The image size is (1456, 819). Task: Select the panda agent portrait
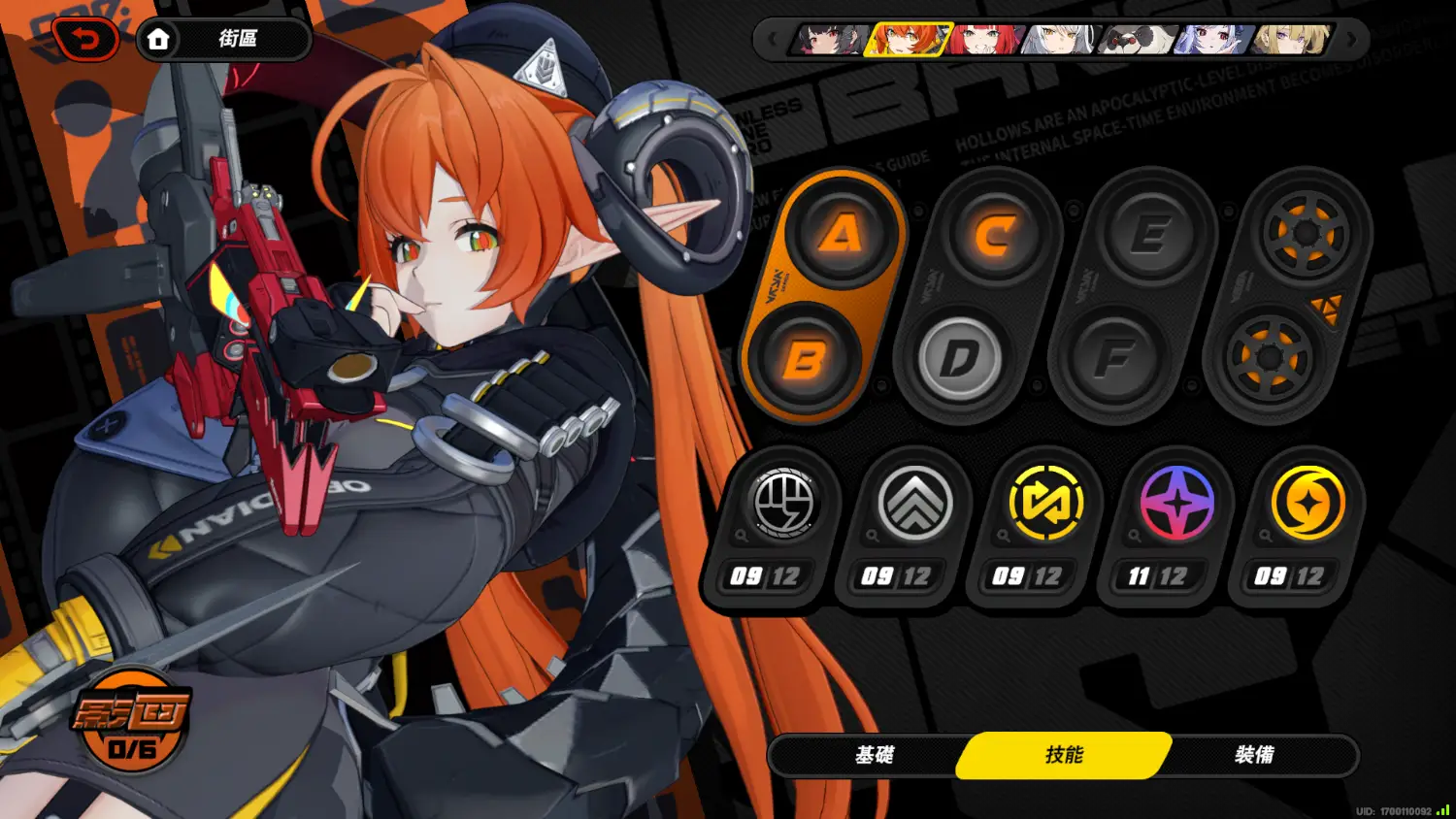point(1138,40)
